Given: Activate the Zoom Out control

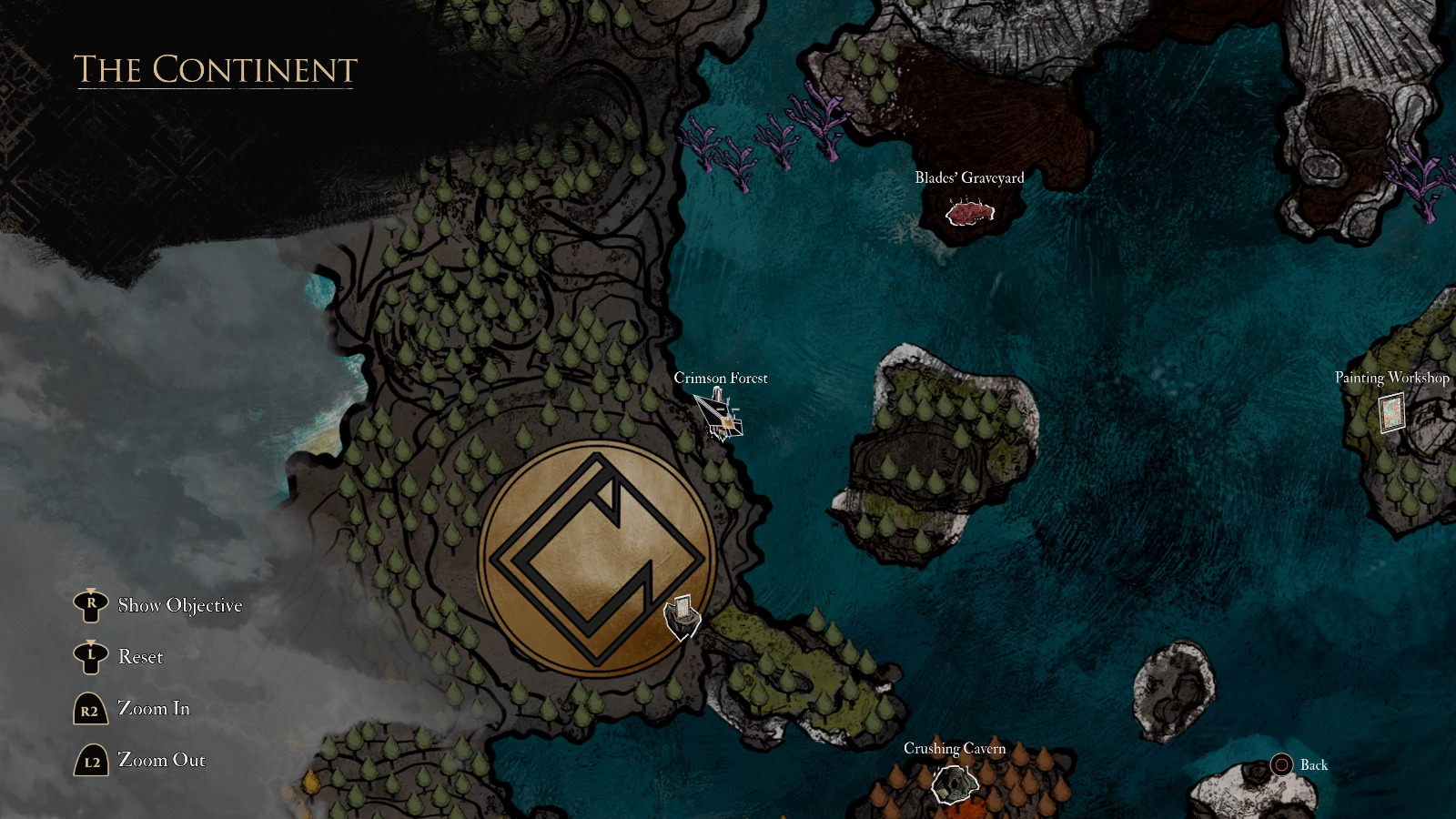Looking at the screenshot, I should point(162,760).
